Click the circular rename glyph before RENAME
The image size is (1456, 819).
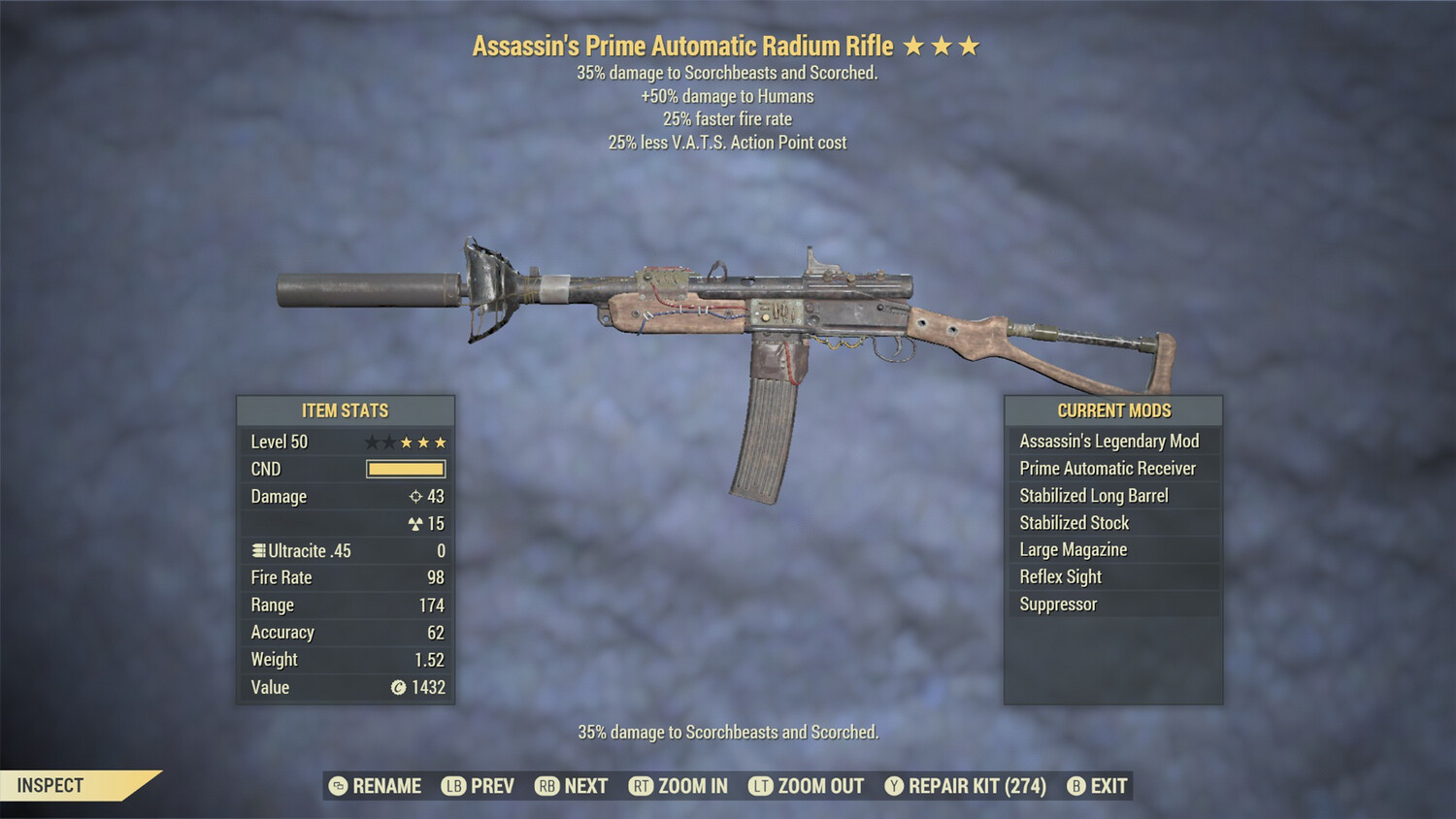(x=336, y=786)
